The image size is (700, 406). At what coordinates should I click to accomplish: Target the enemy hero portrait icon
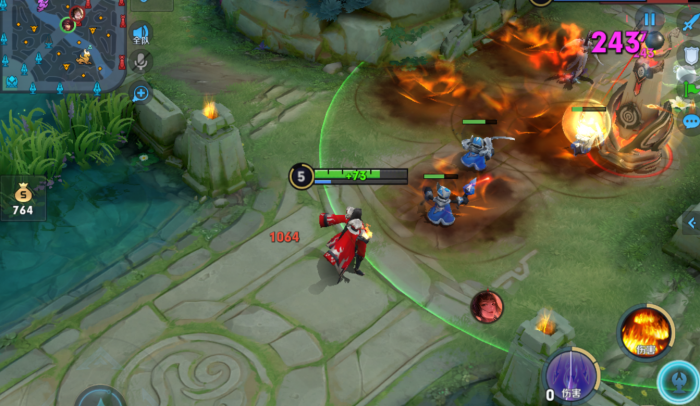pyautogui.click(x=487, y=306)
